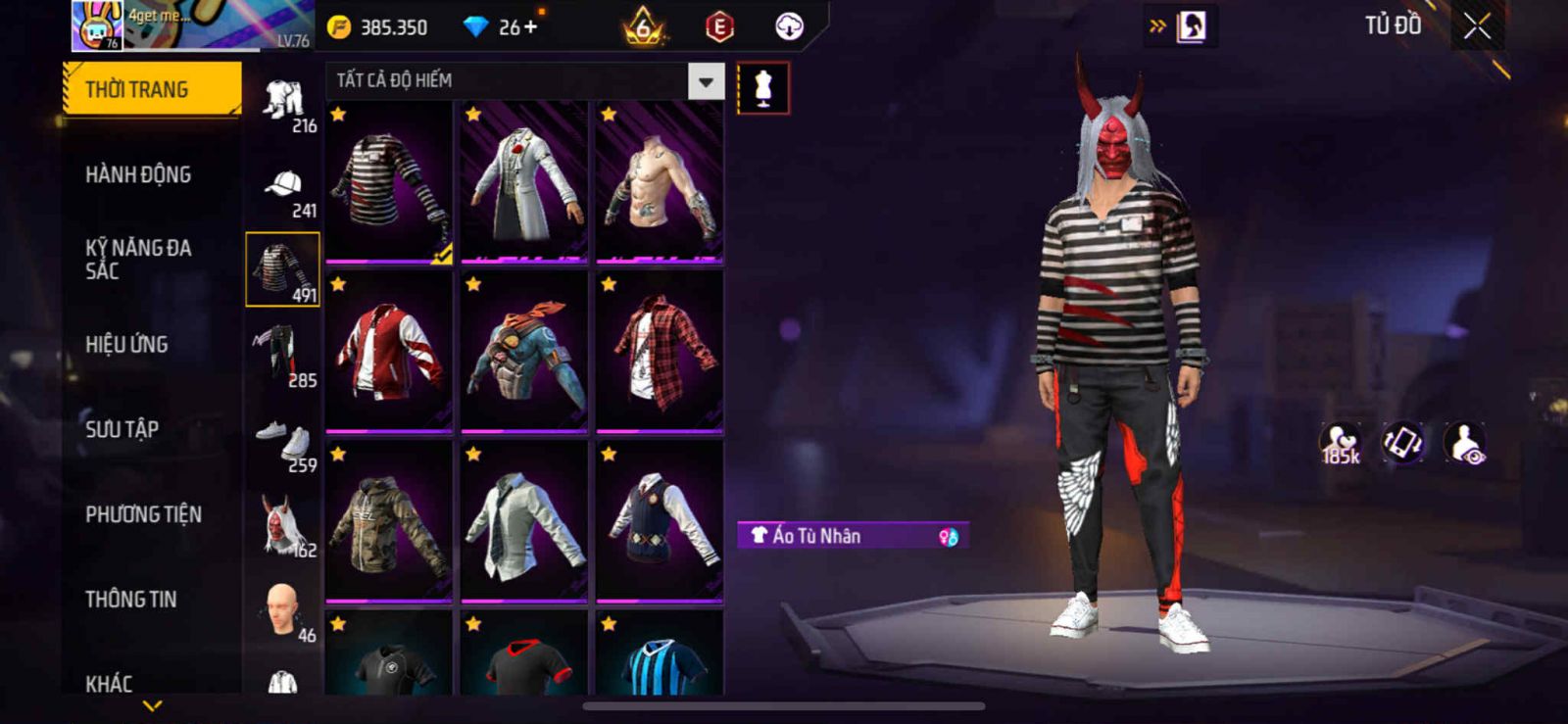1568x724 pixels.
Task: Go to Sưu Tập section
Action: (122, 429)
